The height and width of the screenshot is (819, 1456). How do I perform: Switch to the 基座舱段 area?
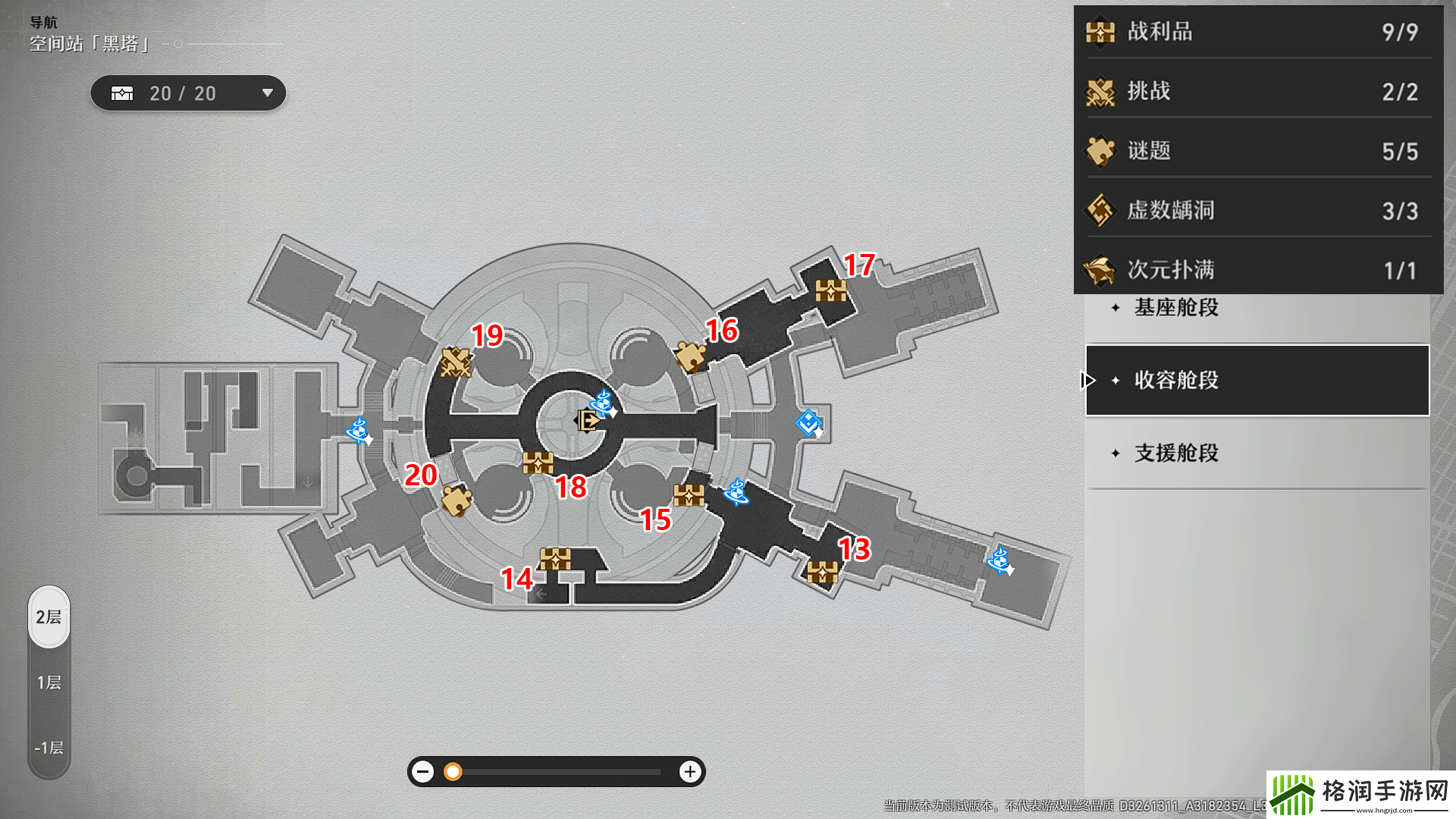[1176, 308]
